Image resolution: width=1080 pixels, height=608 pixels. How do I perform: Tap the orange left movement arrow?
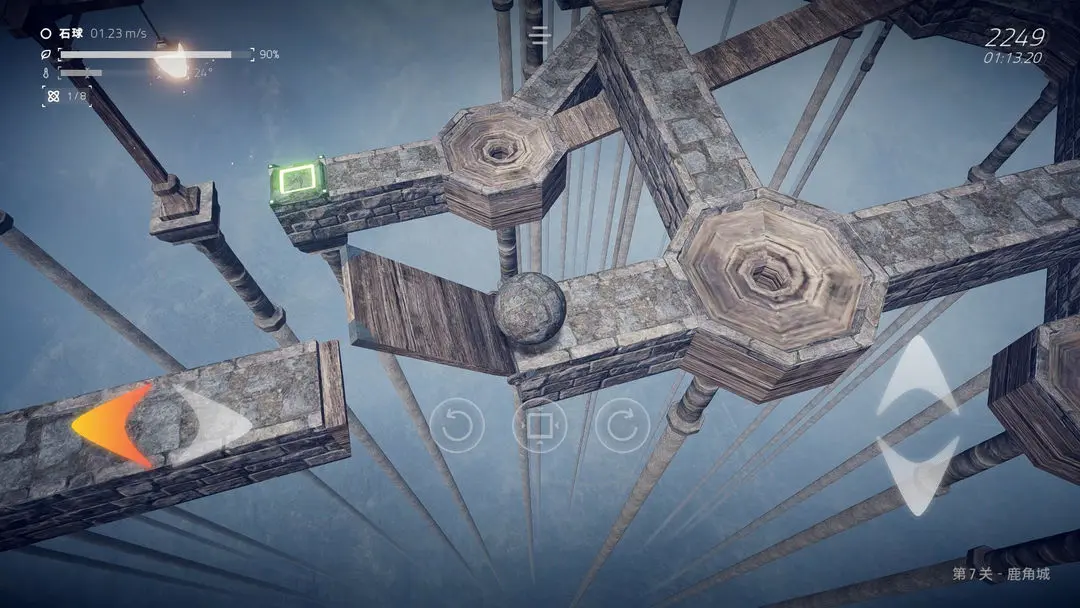pyautogui.click(x=113, y=425)
